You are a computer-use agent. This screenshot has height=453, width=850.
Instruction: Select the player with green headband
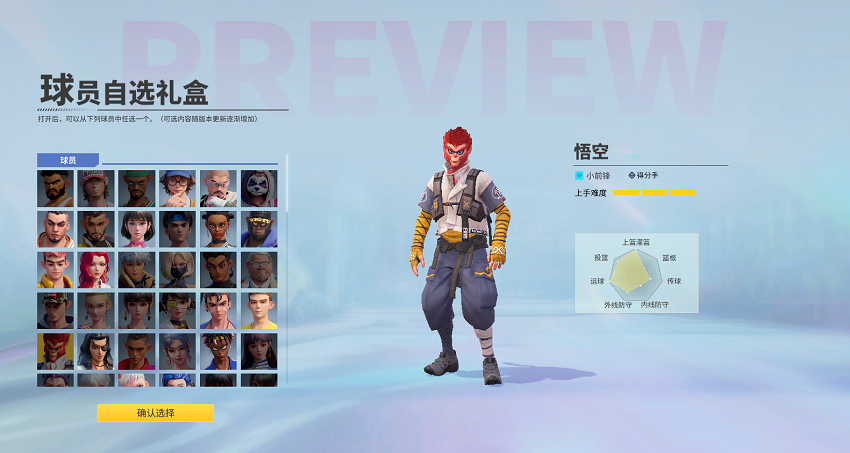pyautogui.click(x=137, y=188)
